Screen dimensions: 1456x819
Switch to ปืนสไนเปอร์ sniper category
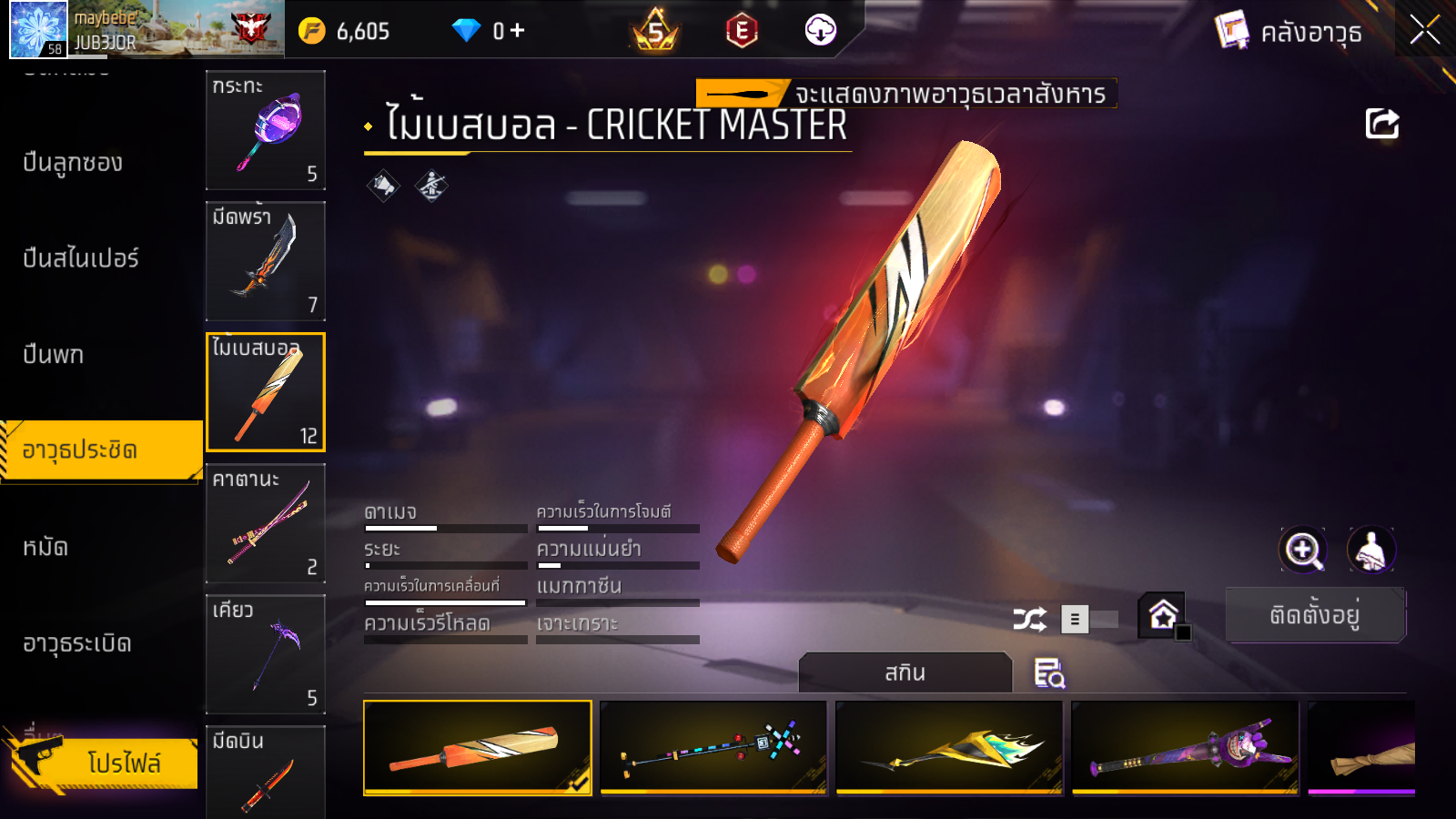tap(81, 258)
